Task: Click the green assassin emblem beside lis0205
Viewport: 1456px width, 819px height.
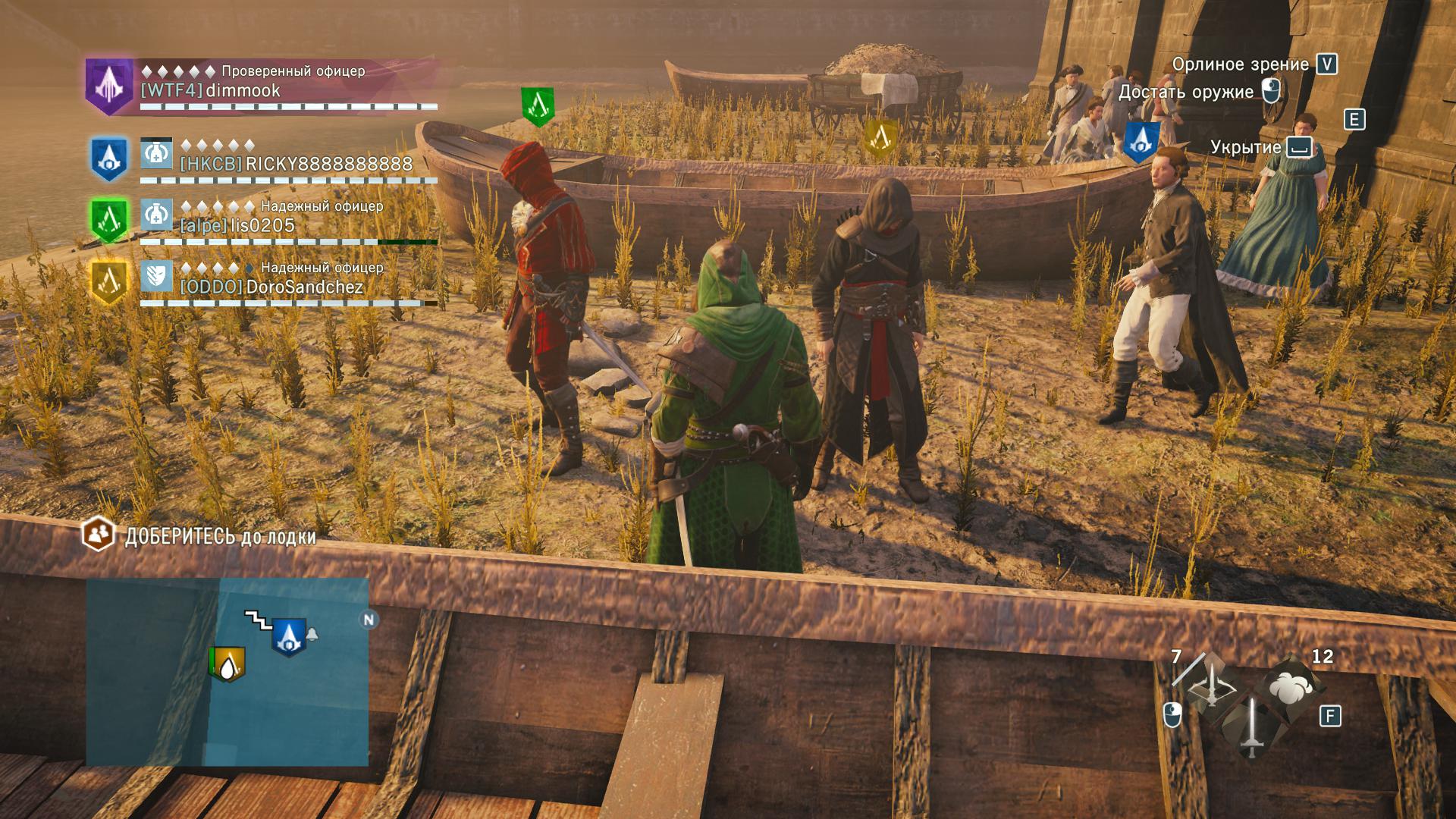Action: point(108,221)
